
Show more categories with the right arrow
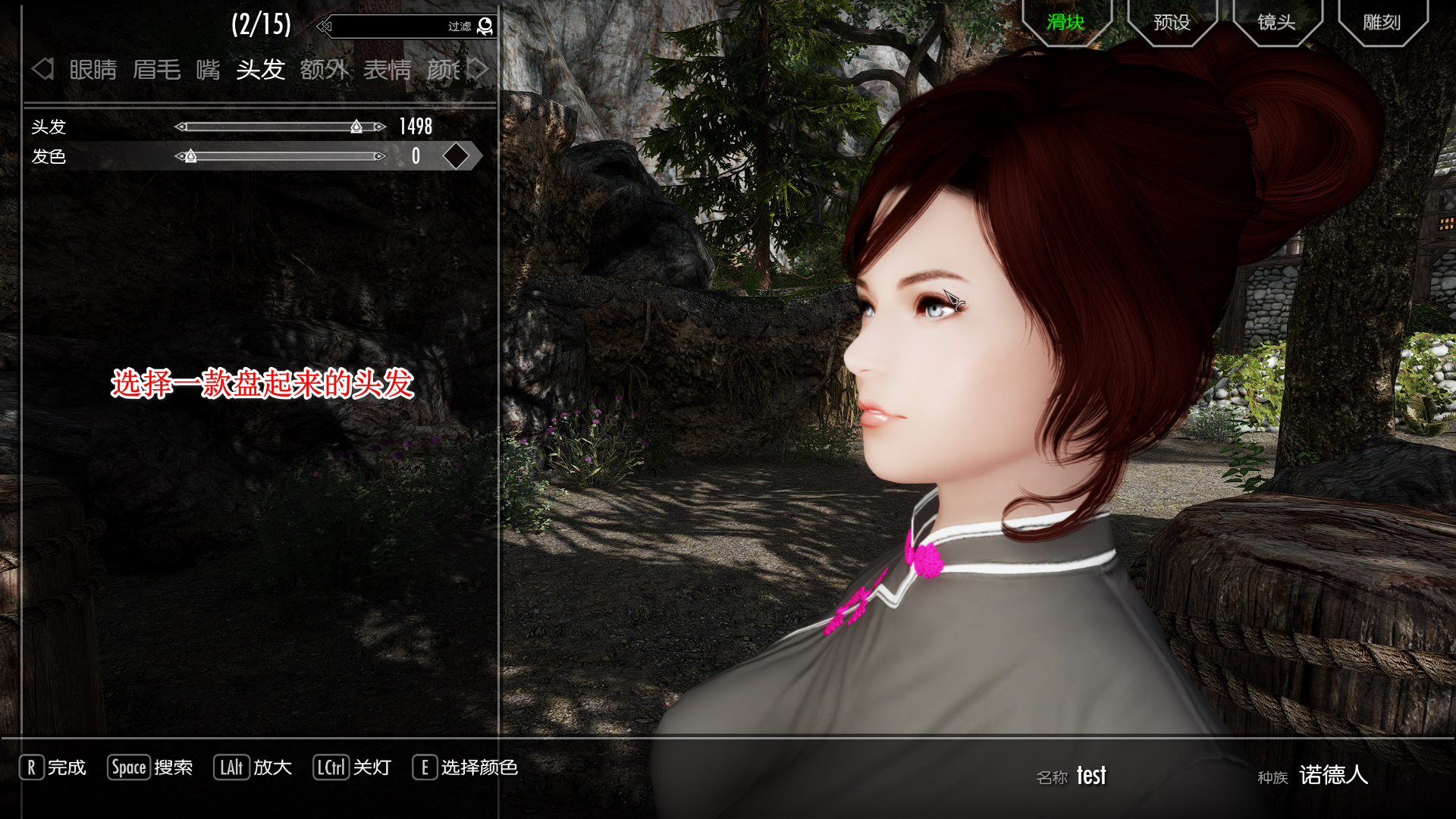(x=479, y=69)
